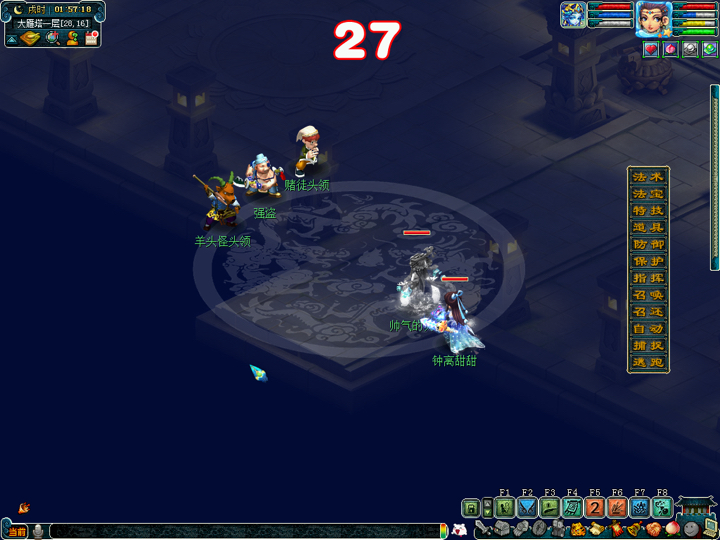This screenshot has width=720, height=540.
Task: Open the calendar icon with red dot
Action: [x=92, y=38]
